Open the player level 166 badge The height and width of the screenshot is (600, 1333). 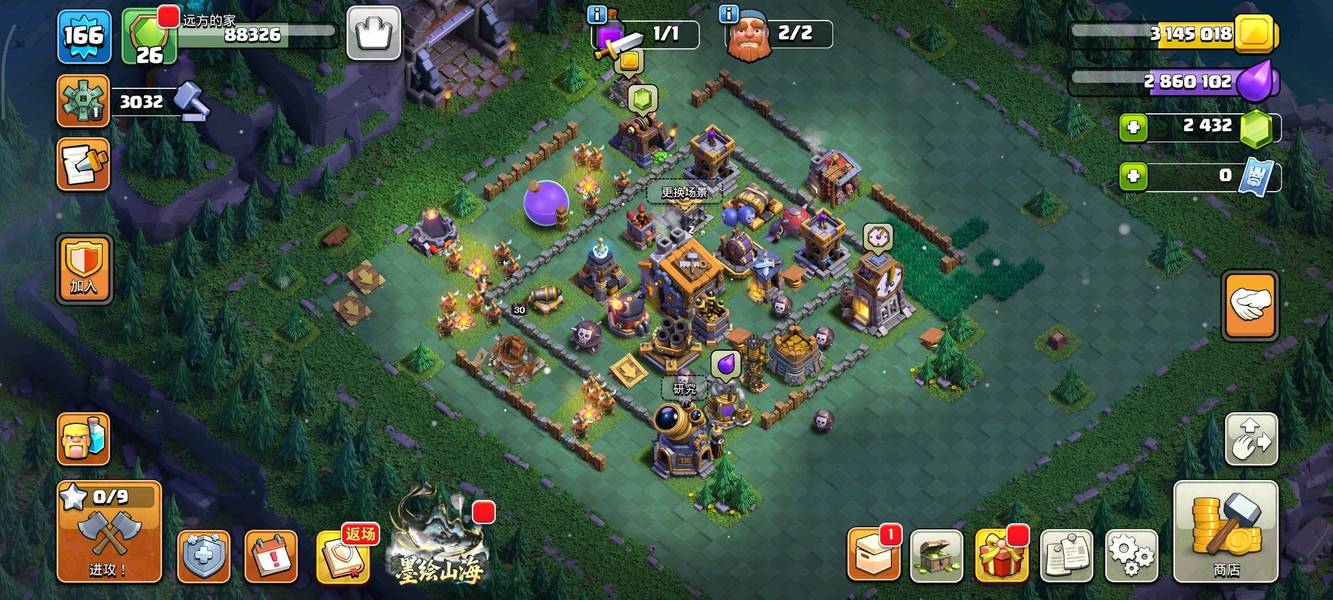click(84, 36)
